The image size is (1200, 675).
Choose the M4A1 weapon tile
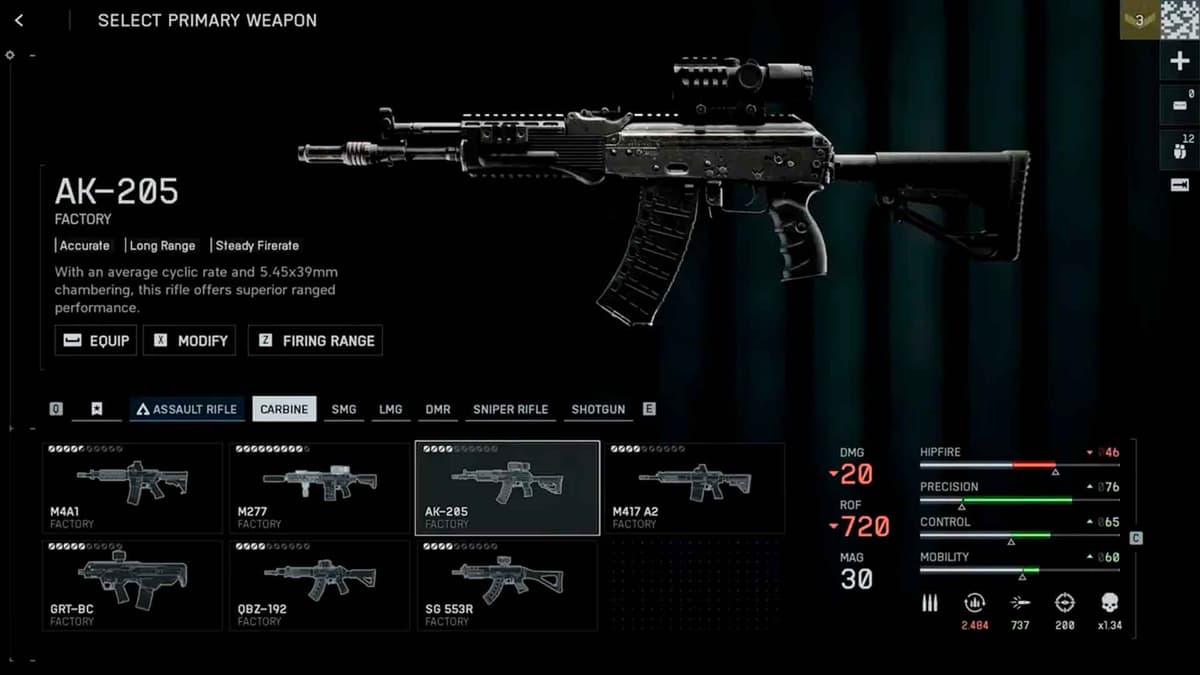tap(132, 488)
